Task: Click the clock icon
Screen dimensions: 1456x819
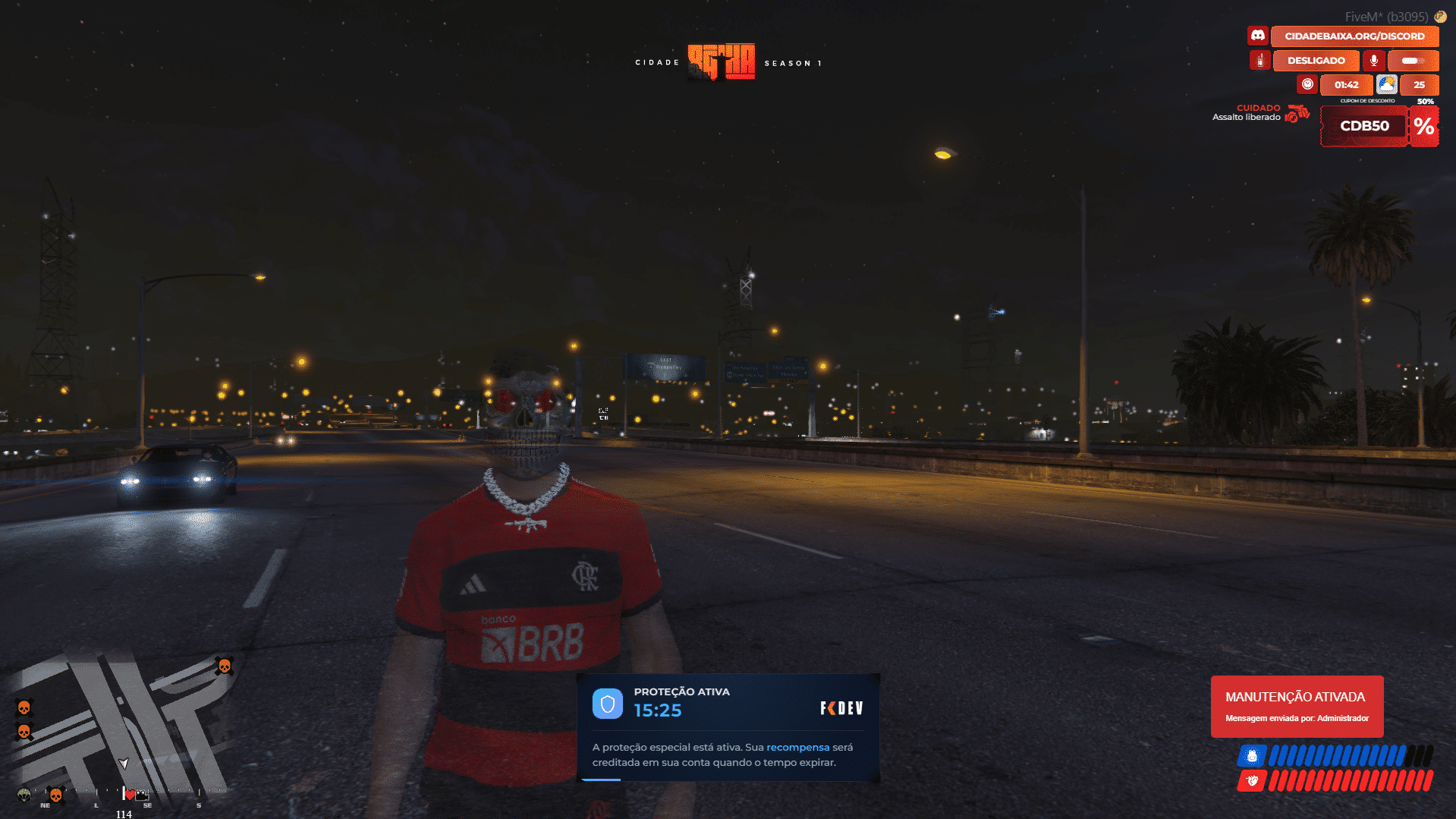Action: click(1307, 84)
